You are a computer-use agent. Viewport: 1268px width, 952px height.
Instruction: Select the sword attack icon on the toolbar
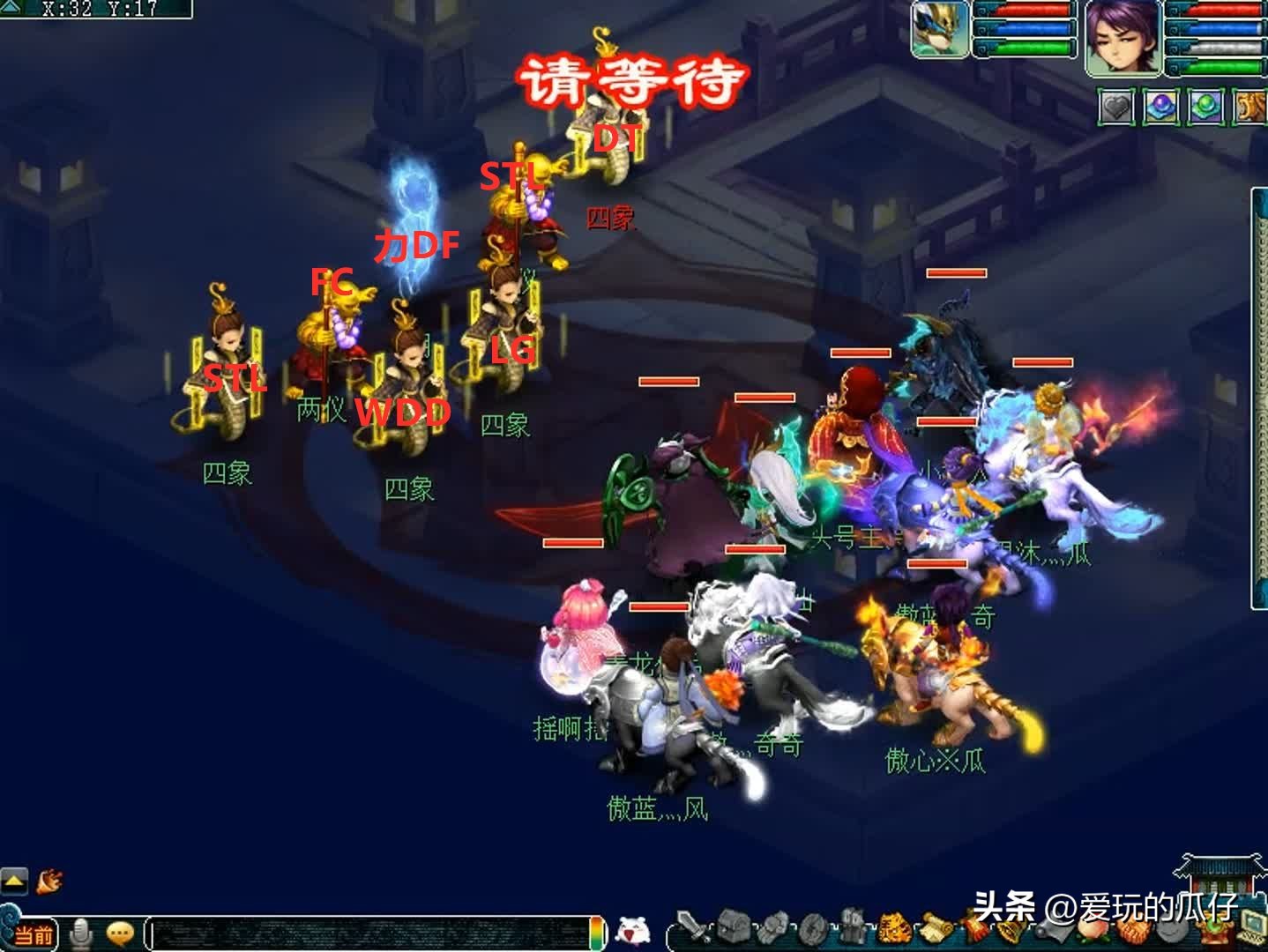[x=688, y=925]
